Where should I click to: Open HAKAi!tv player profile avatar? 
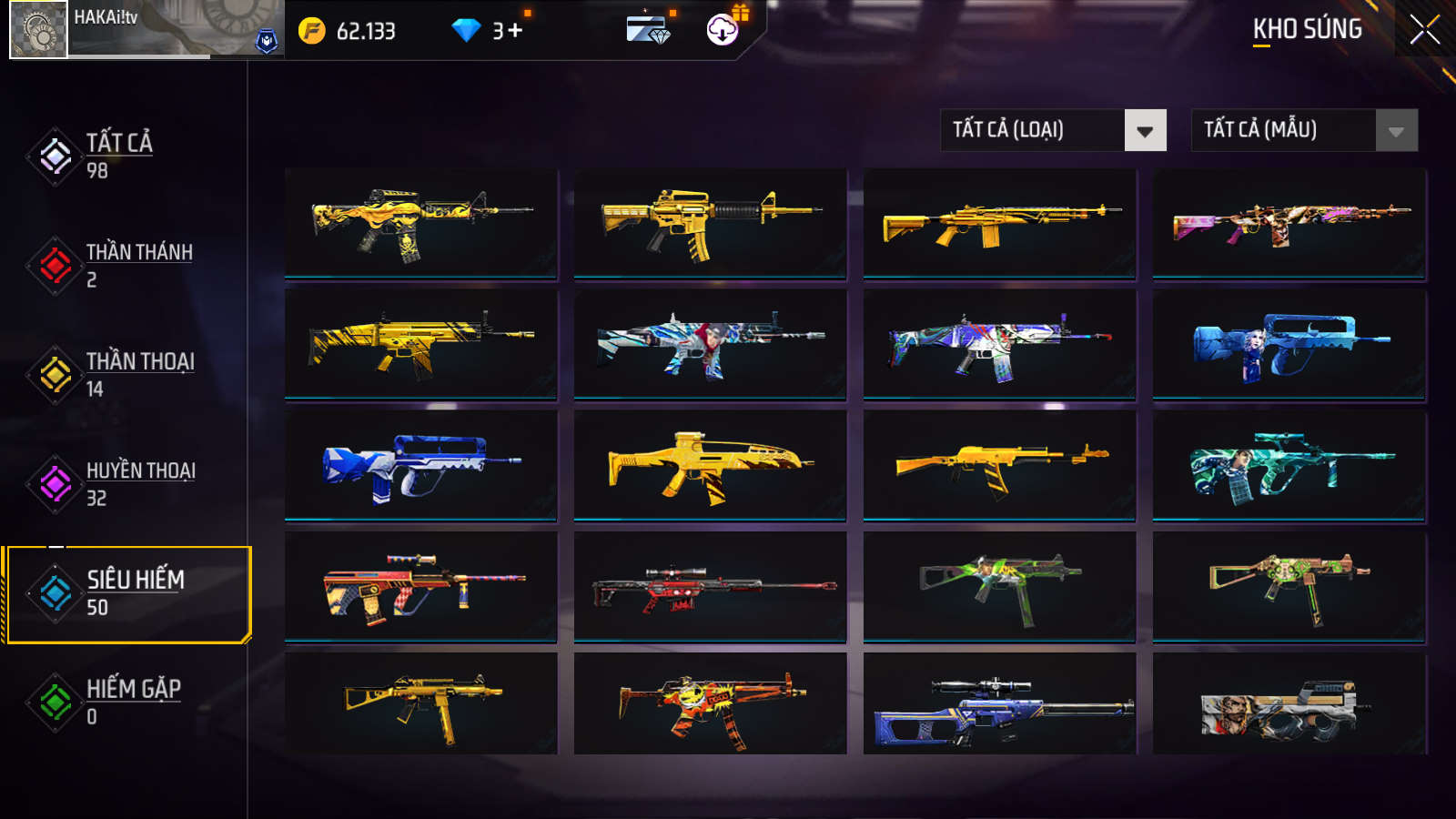tap(38, 30)
